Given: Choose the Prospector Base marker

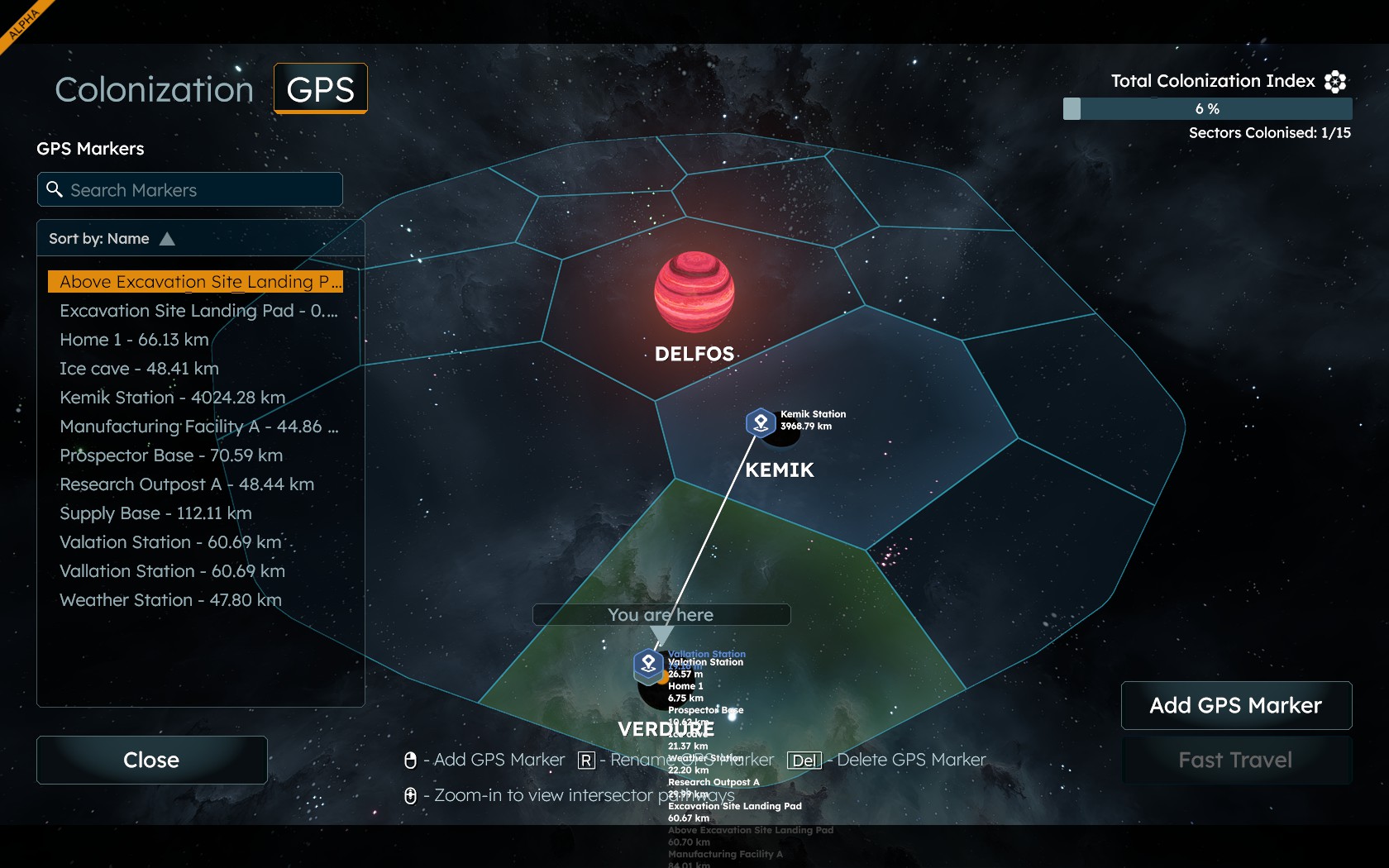Looking at the screenshot, I should (x=171, y=455).
